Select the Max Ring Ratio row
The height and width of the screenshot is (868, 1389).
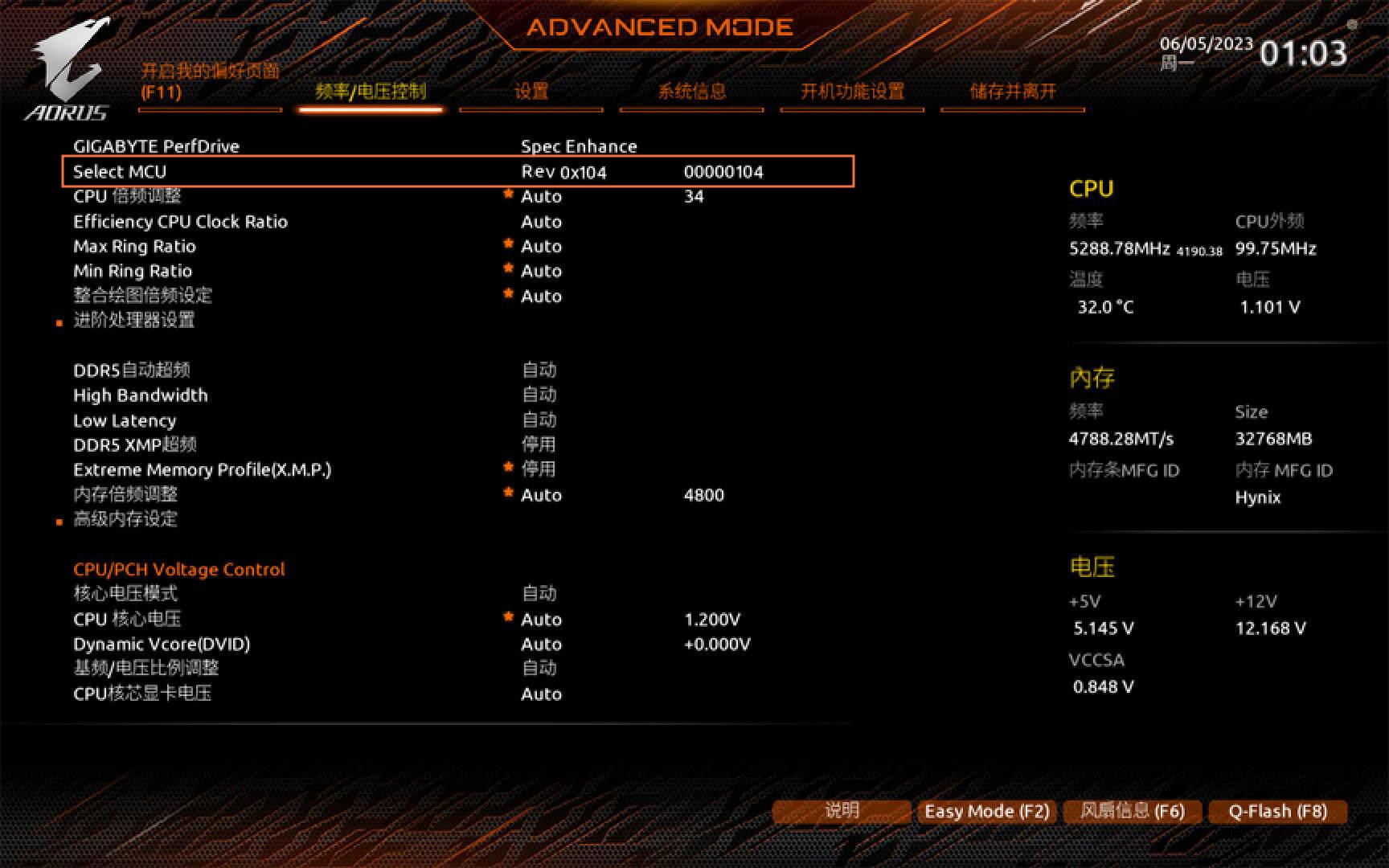coord(134,246)
